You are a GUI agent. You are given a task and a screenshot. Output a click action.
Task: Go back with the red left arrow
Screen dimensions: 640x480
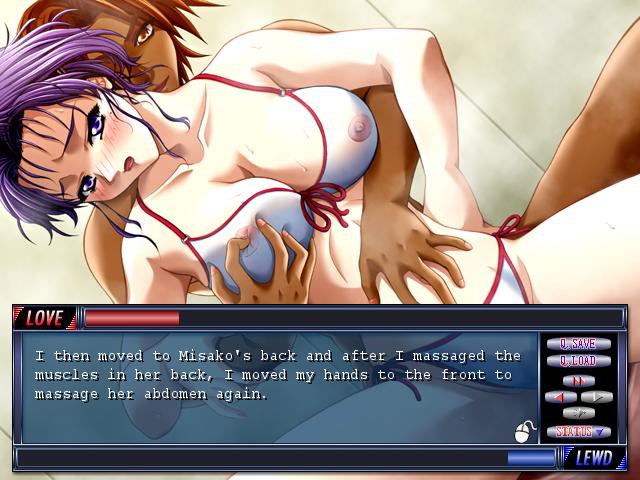coord(560,397)
